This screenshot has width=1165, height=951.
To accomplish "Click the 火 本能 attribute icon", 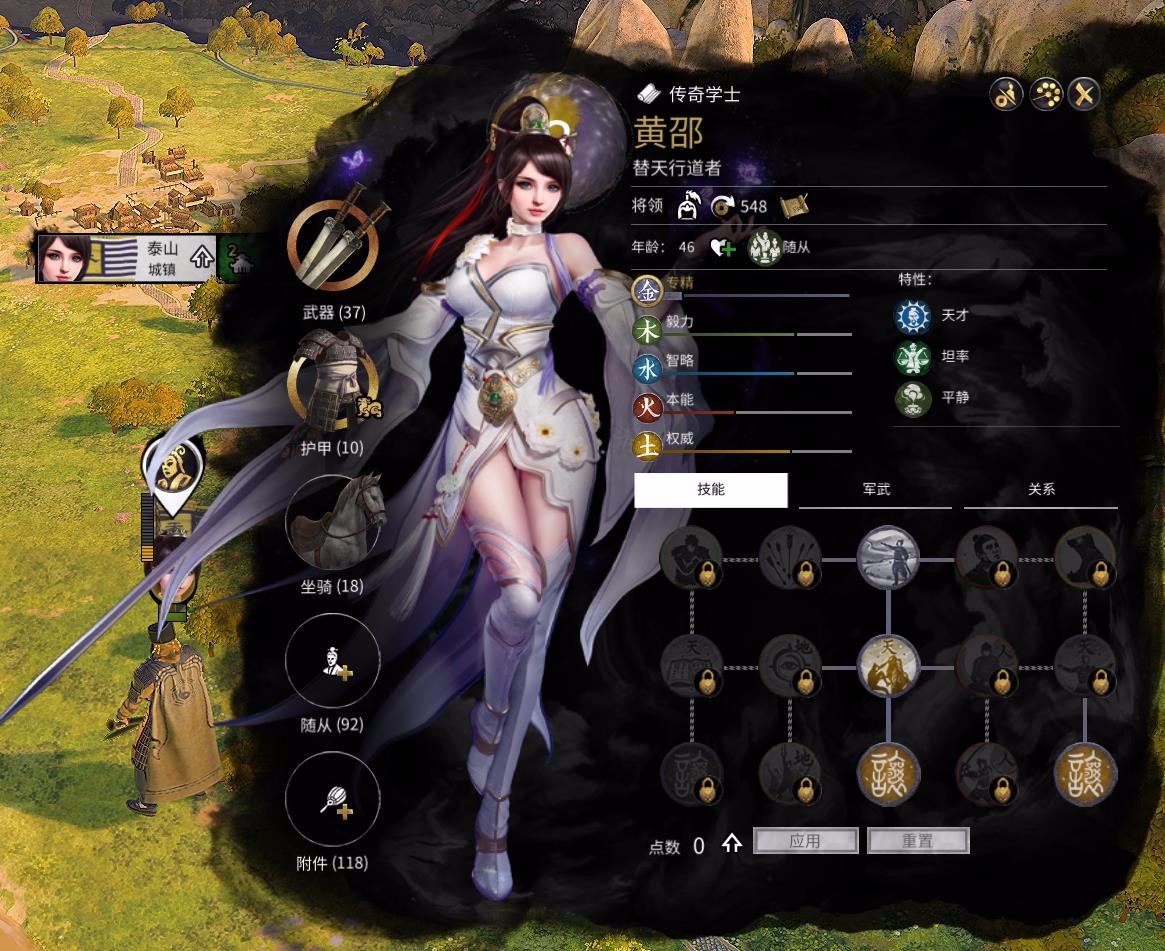I will point(649,408).
